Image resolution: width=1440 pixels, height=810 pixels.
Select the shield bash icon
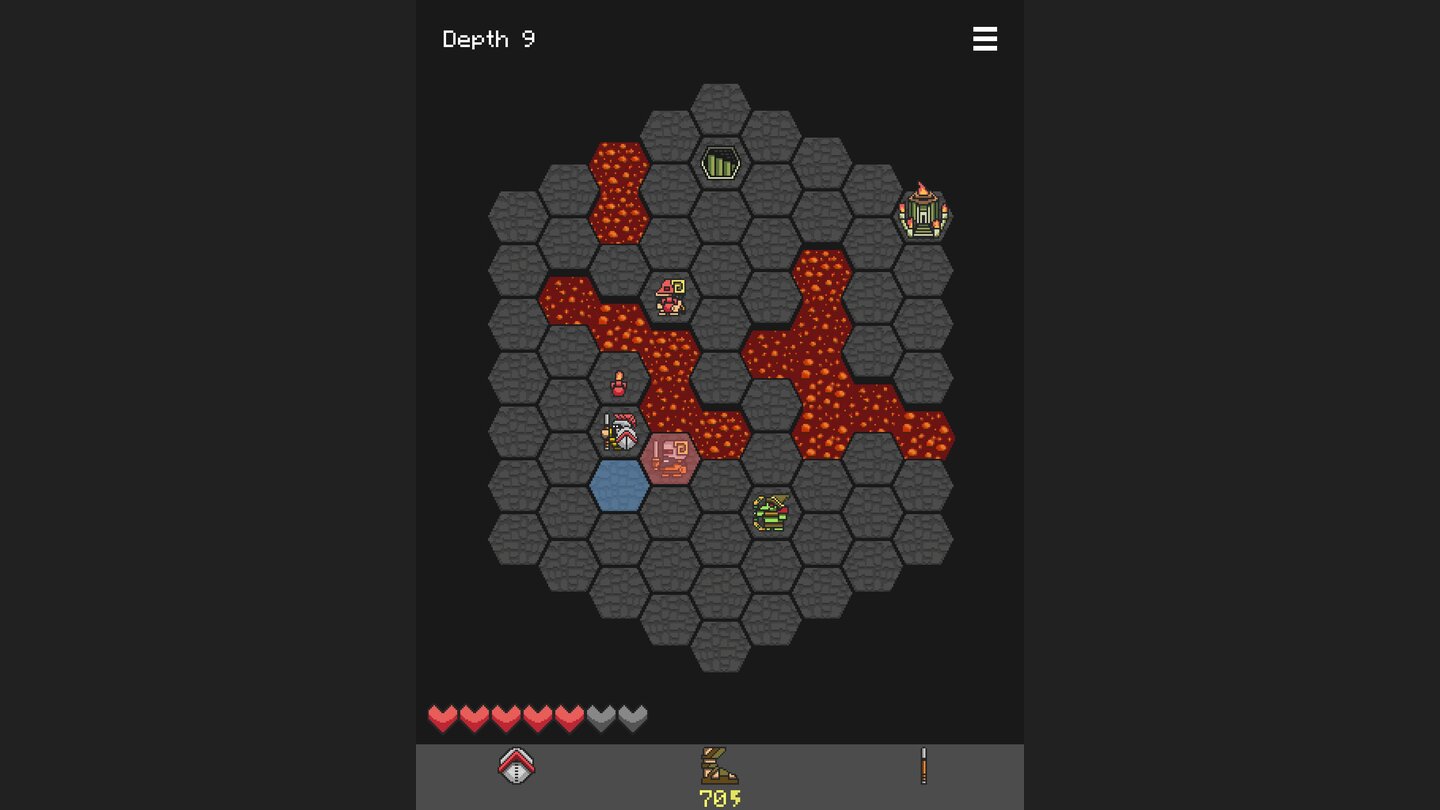tap(517, 764)
